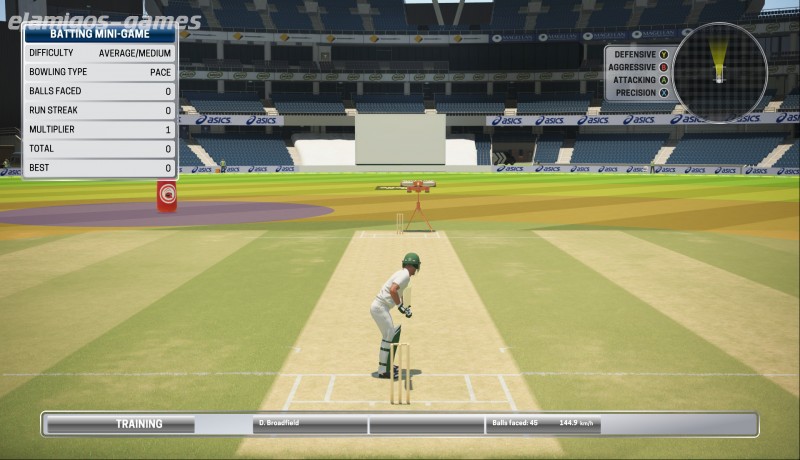The width and height of the screenshot is (800, 460).
Task: Choose the Bowling Type row
Action: [99, 72]
